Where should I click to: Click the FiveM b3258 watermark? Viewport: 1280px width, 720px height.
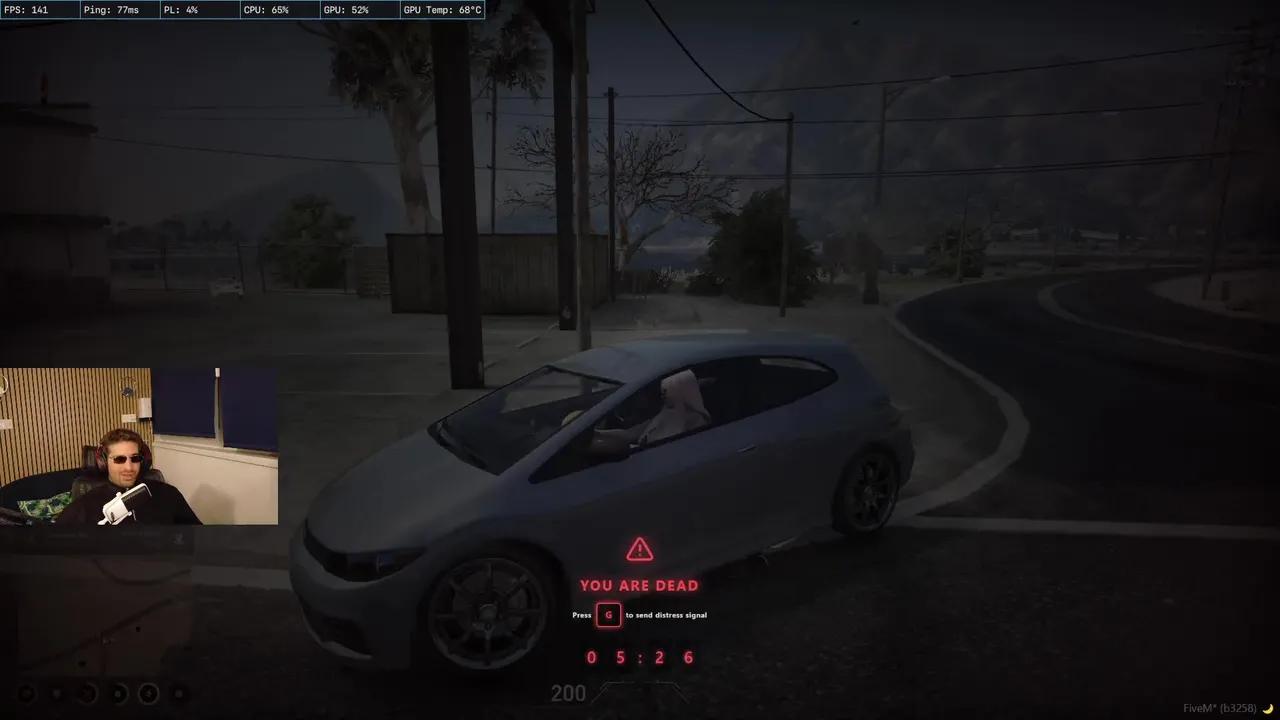tap(1221, 705)
